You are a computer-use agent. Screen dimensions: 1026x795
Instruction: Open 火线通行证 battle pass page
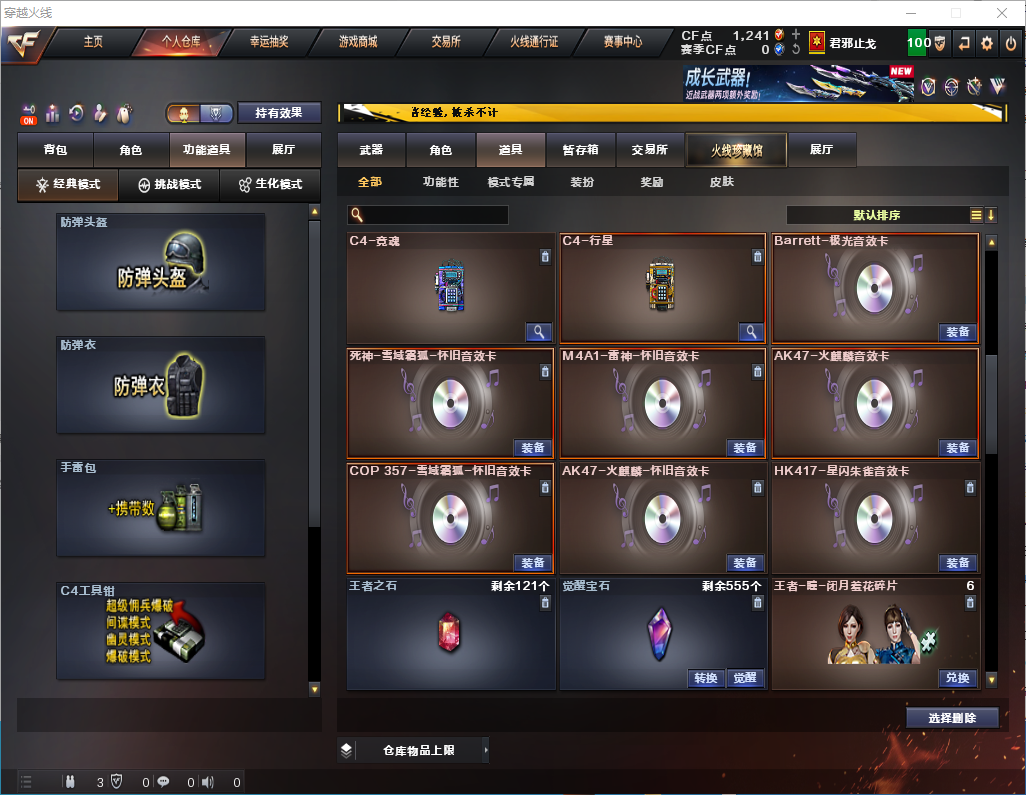pyautogui.click(x=534, y=42)
